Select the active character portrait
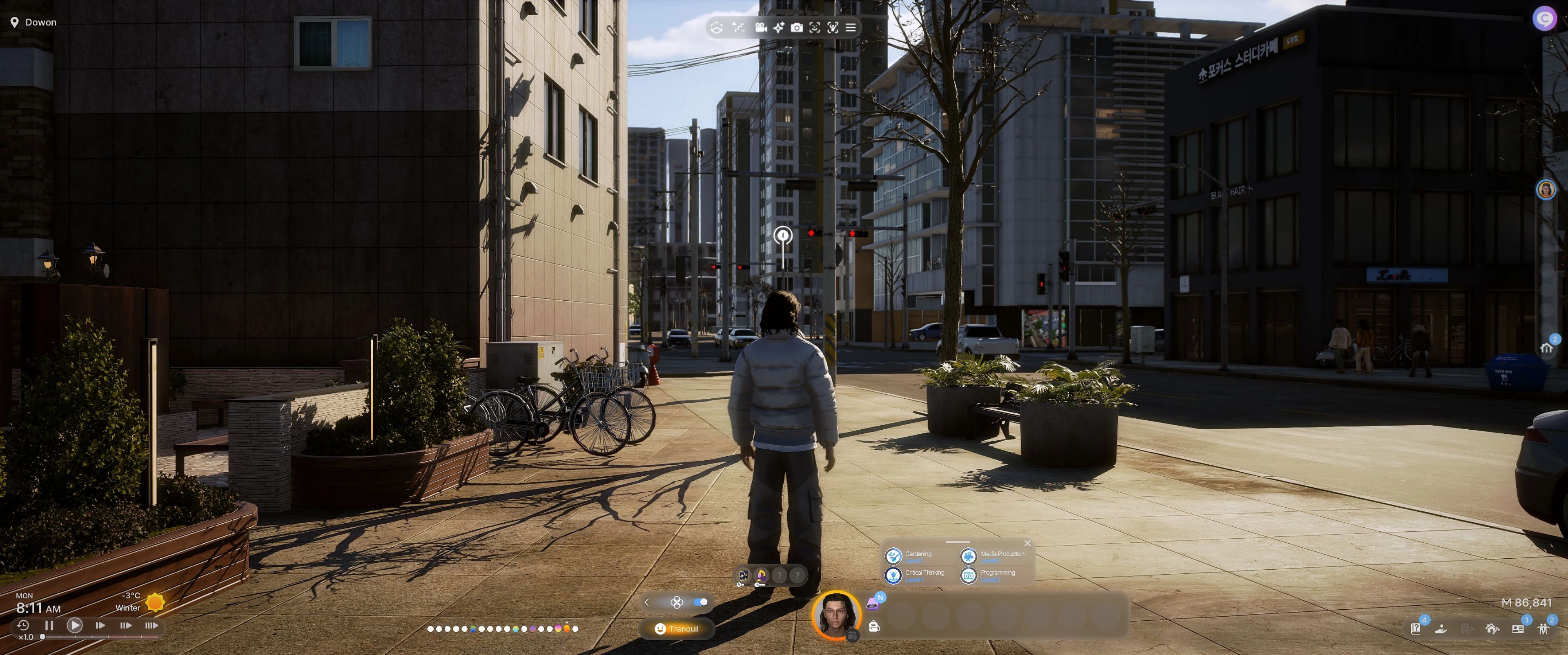The width and height of the screenshot is (1568, 655). click(836, 615)
